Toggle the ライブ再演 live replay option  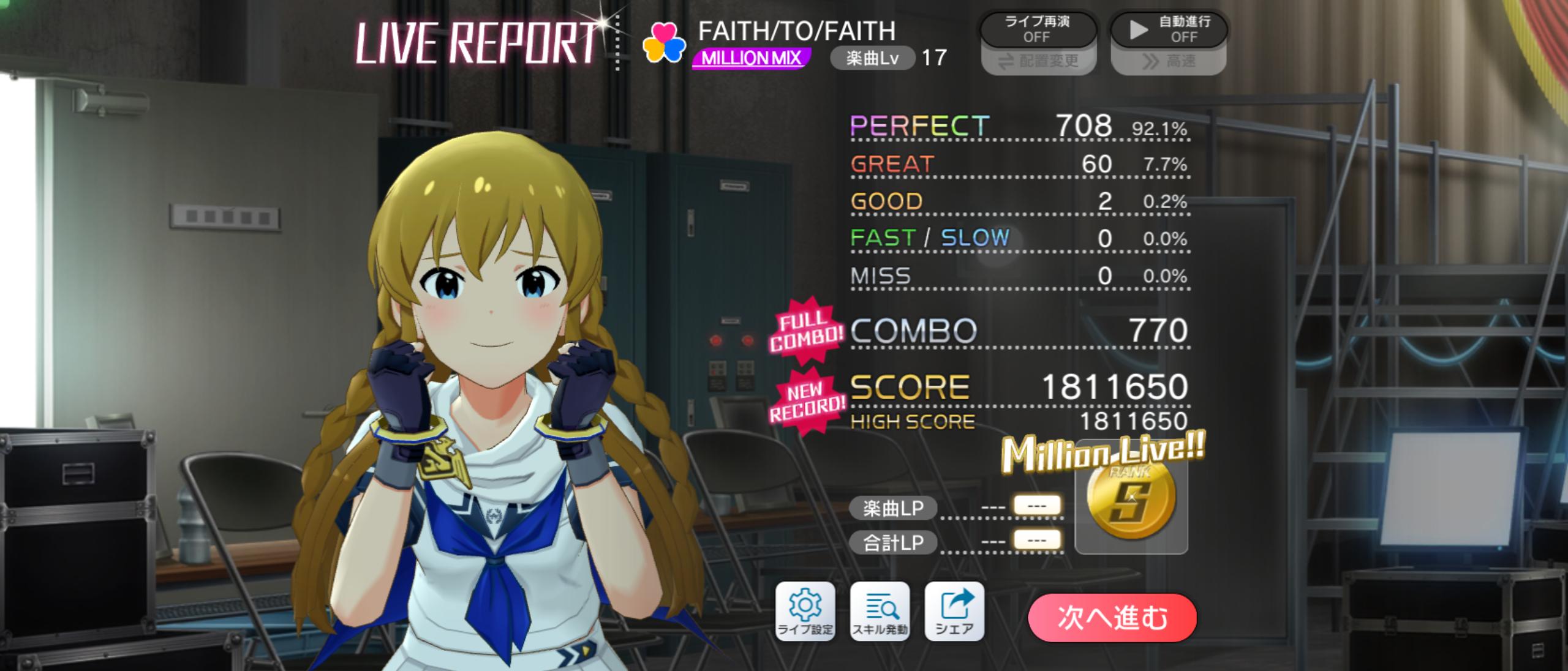pyautogui.click(x=1037, y=29)
